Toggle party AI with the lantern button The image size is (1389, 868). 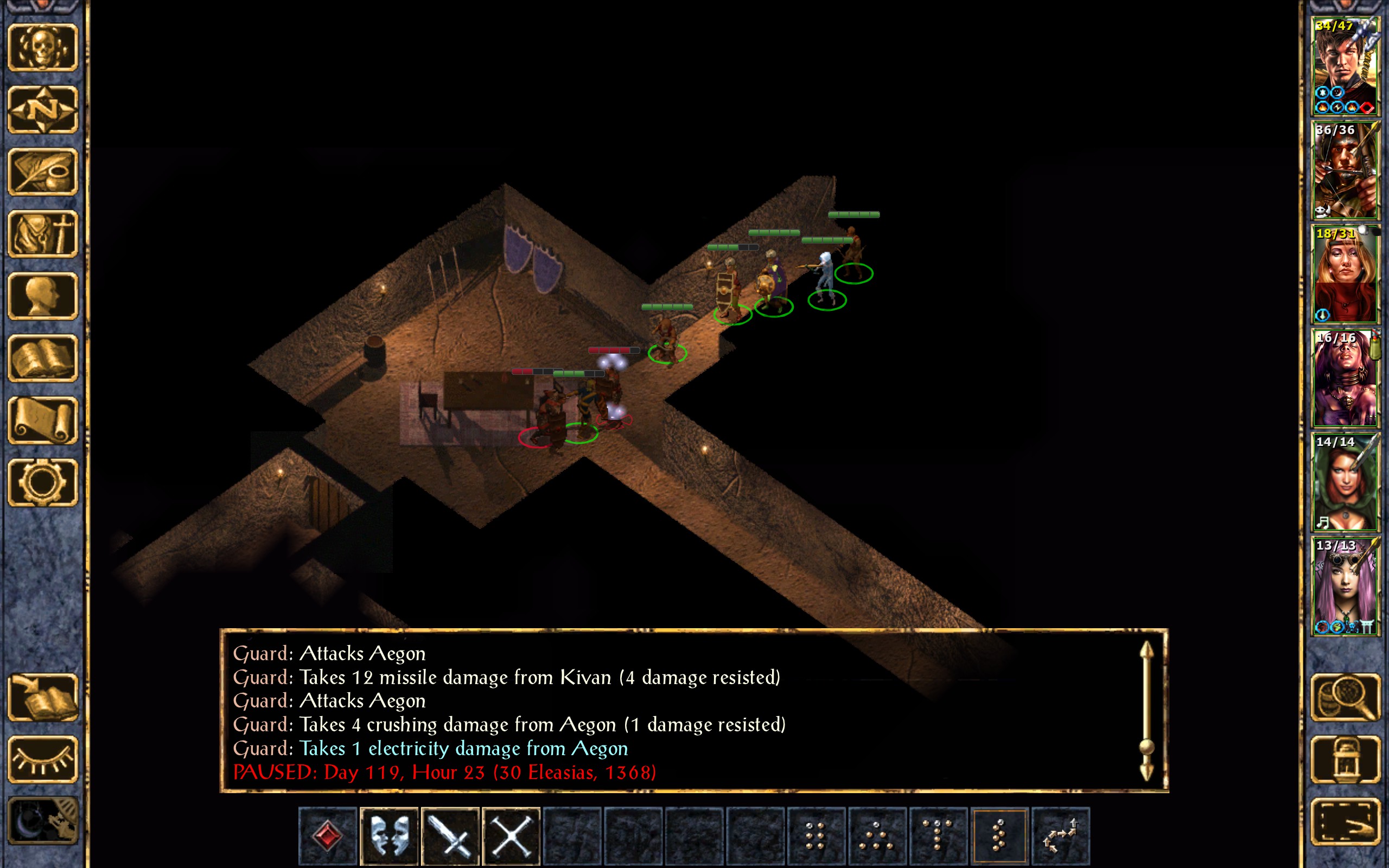(x=1345, y=759)
